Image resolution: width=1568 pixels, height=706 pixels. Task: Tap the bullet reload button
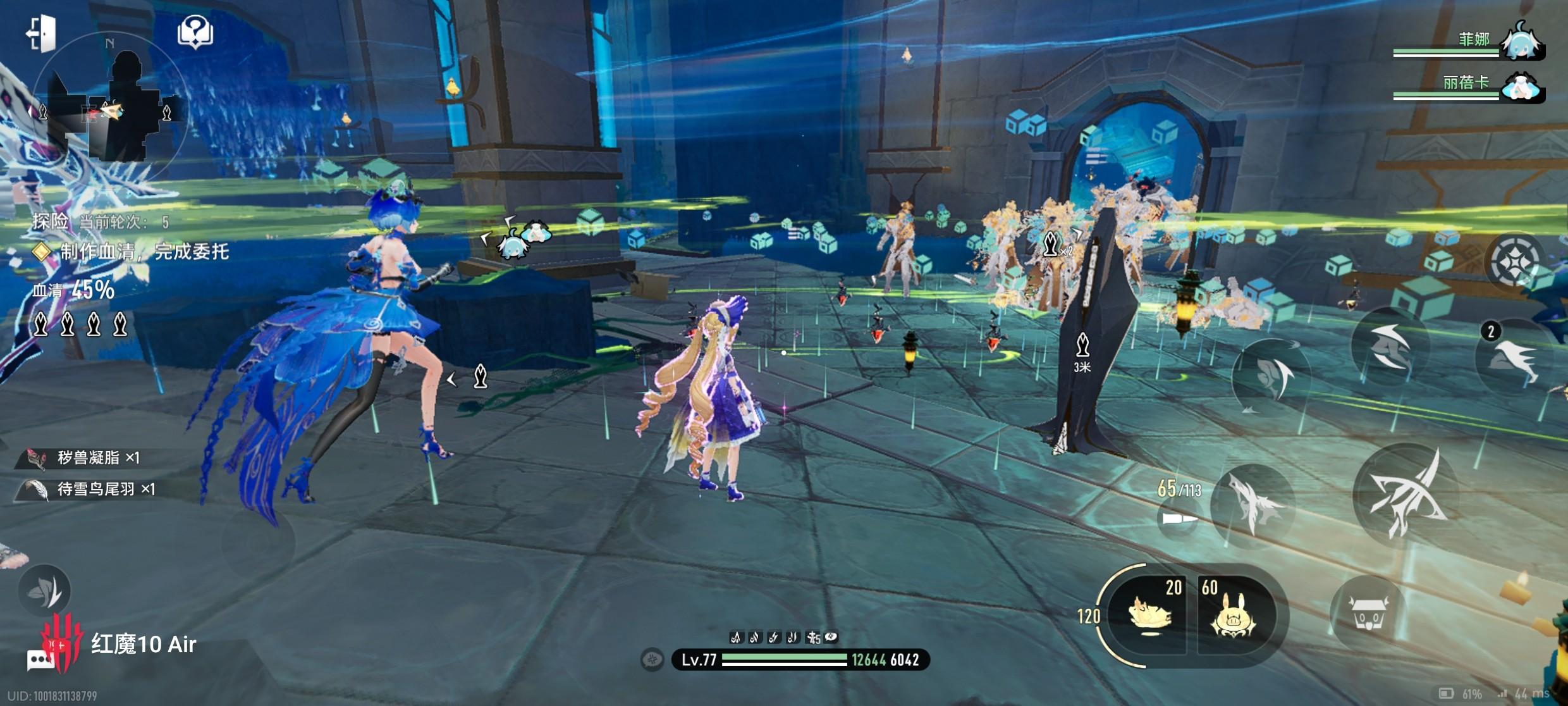click(1179, 519)
